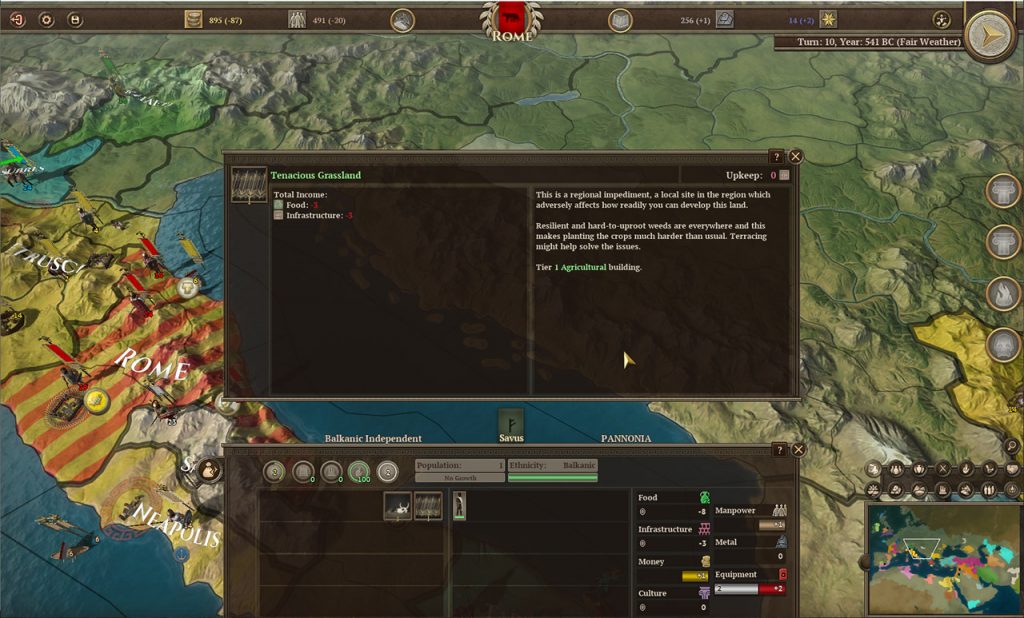Select the crossed swords map filter
1024x618 pixels.
click(x=942, y=468)
